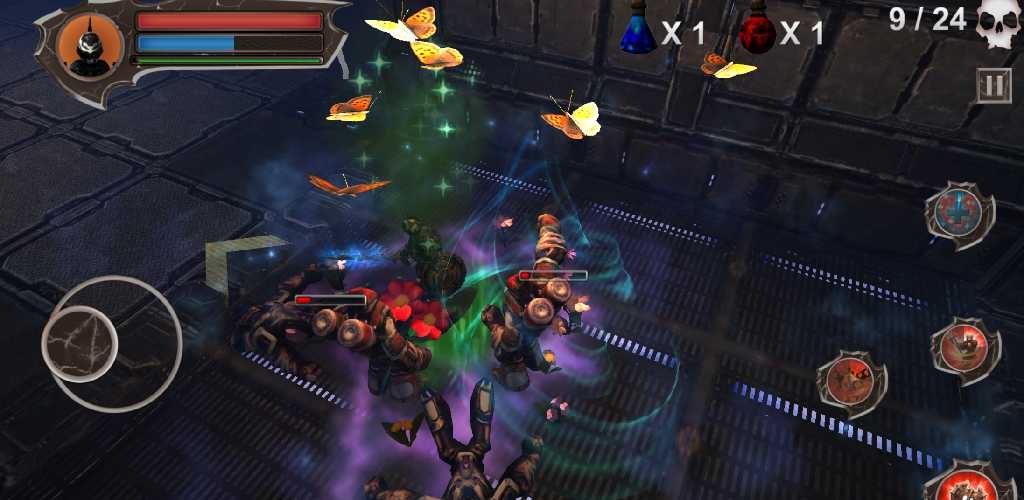Drink the red health potion

tap(757, 31)
